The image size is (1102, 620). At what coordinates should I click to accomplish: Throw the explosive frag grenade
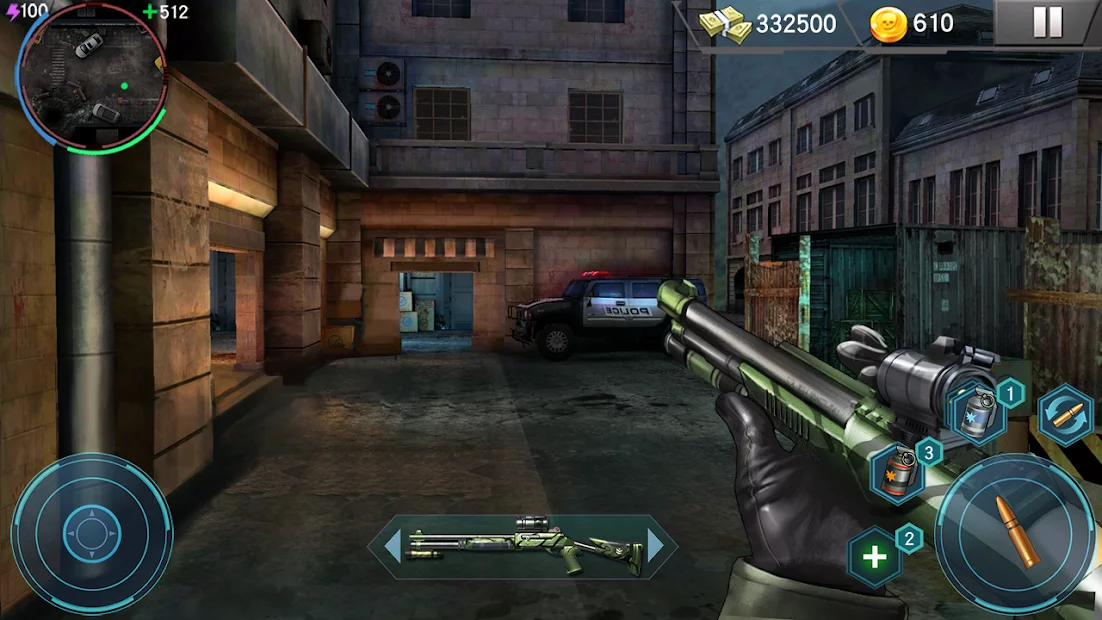tap(897, 472)
